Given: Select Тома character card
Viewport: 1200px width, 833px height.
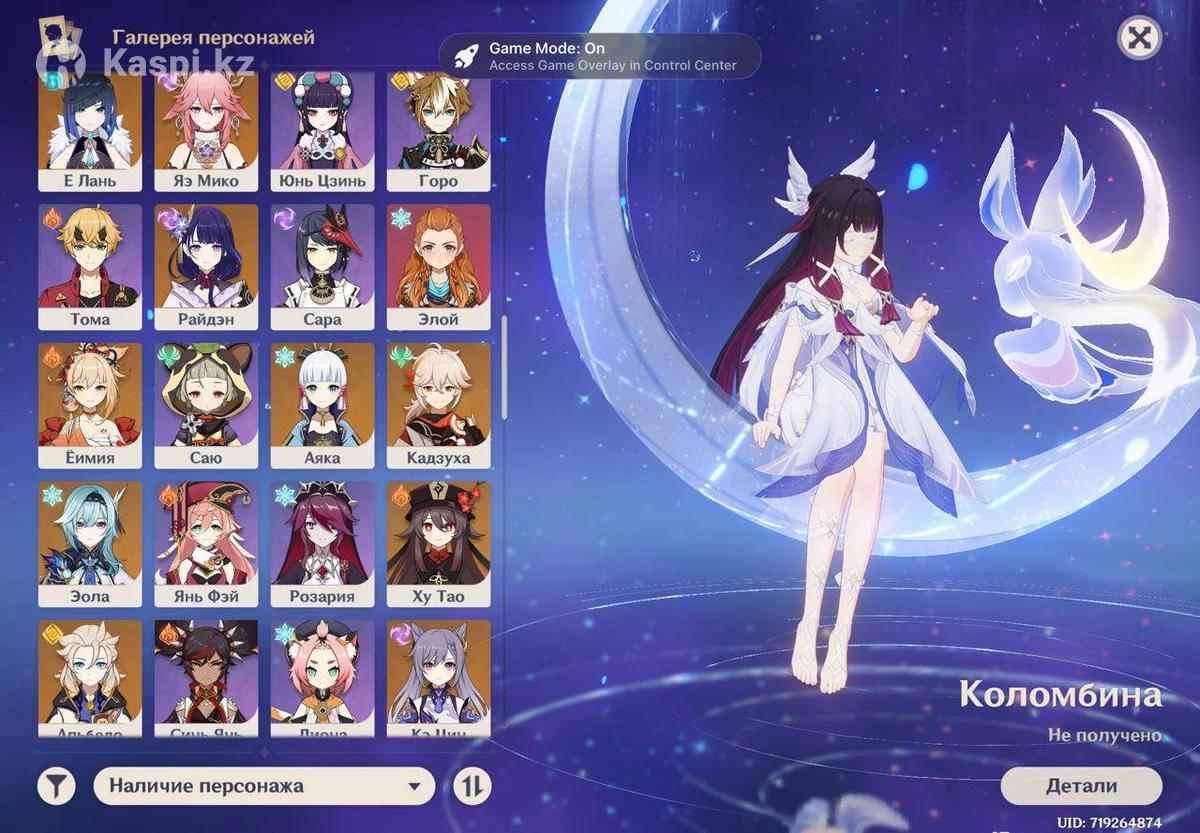Looking at the screenshot, I should 90,267.
